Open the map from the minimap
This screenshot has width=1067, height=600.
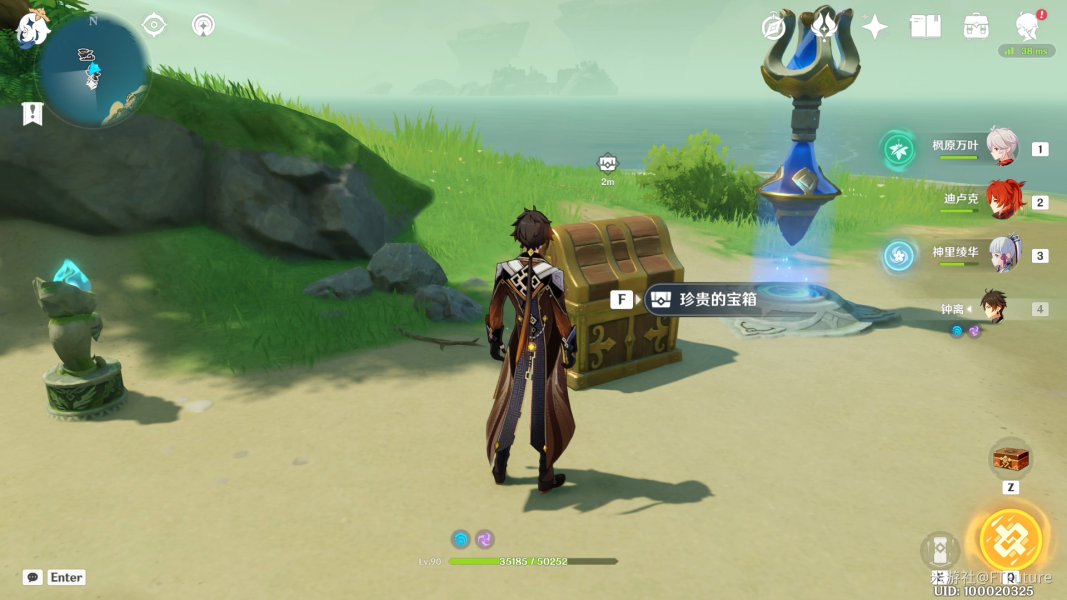coord(93,72)
